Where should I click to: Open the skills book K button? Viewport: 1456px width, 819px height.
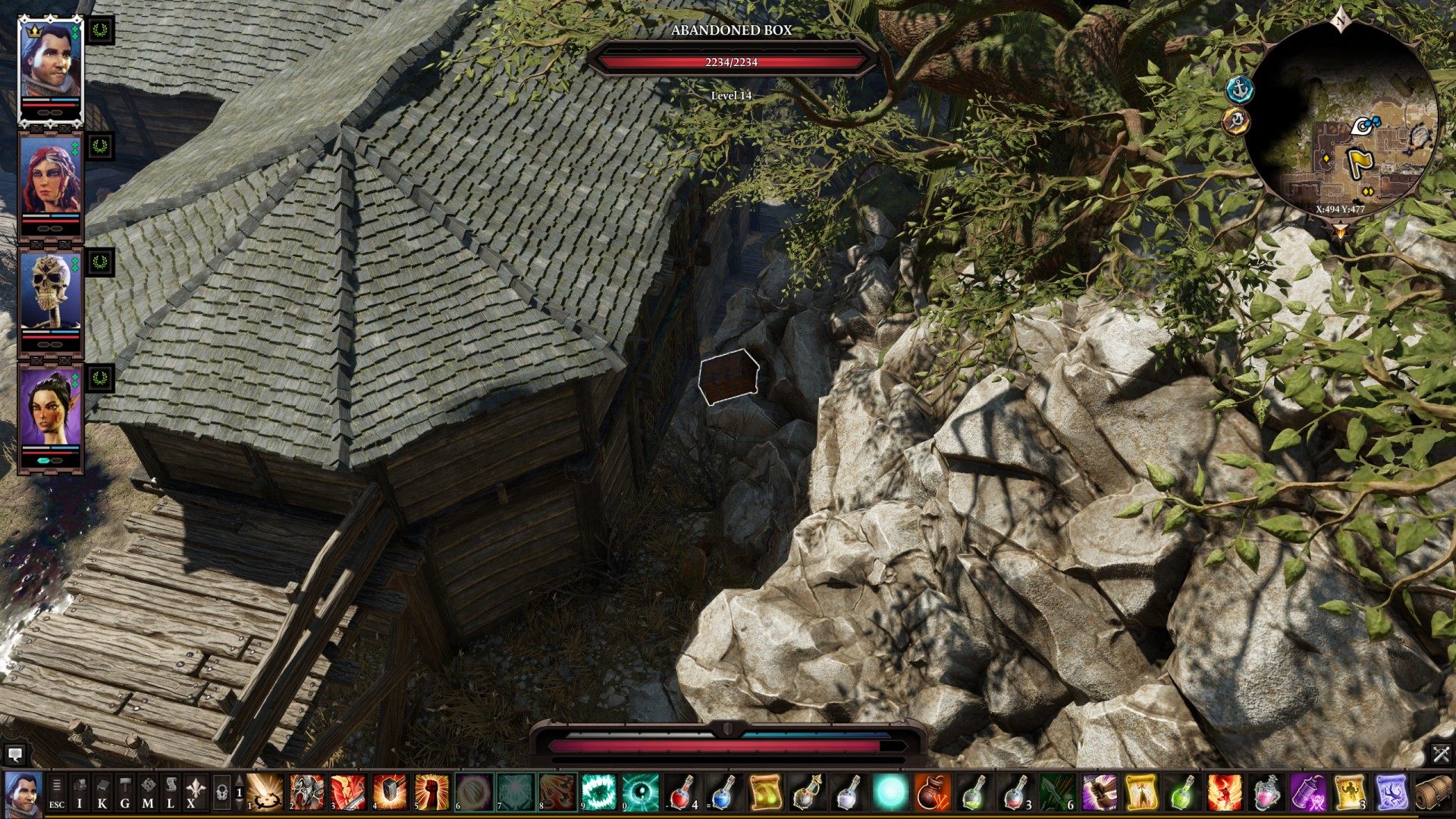point(102,792)
